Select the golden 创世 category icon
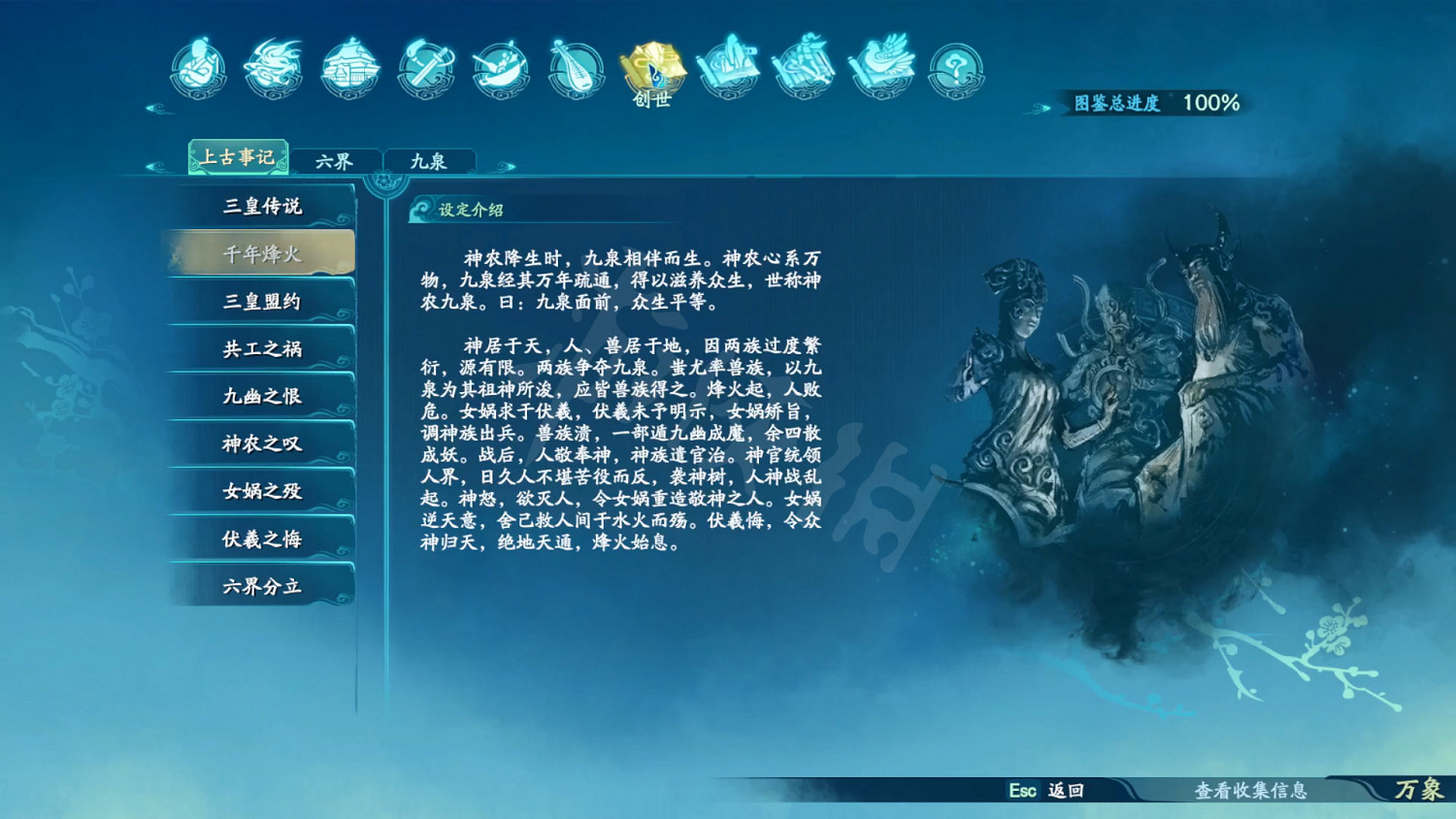Viewport: 1456px width, 819px height. click(x=648, y=68)
